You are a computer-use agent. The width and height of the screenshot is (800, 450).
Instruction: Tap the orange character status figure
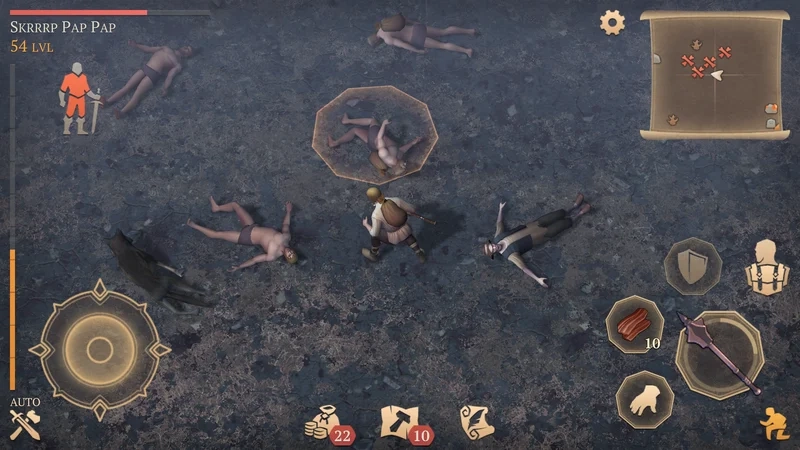pyautogui.click(x=75, y=97)
